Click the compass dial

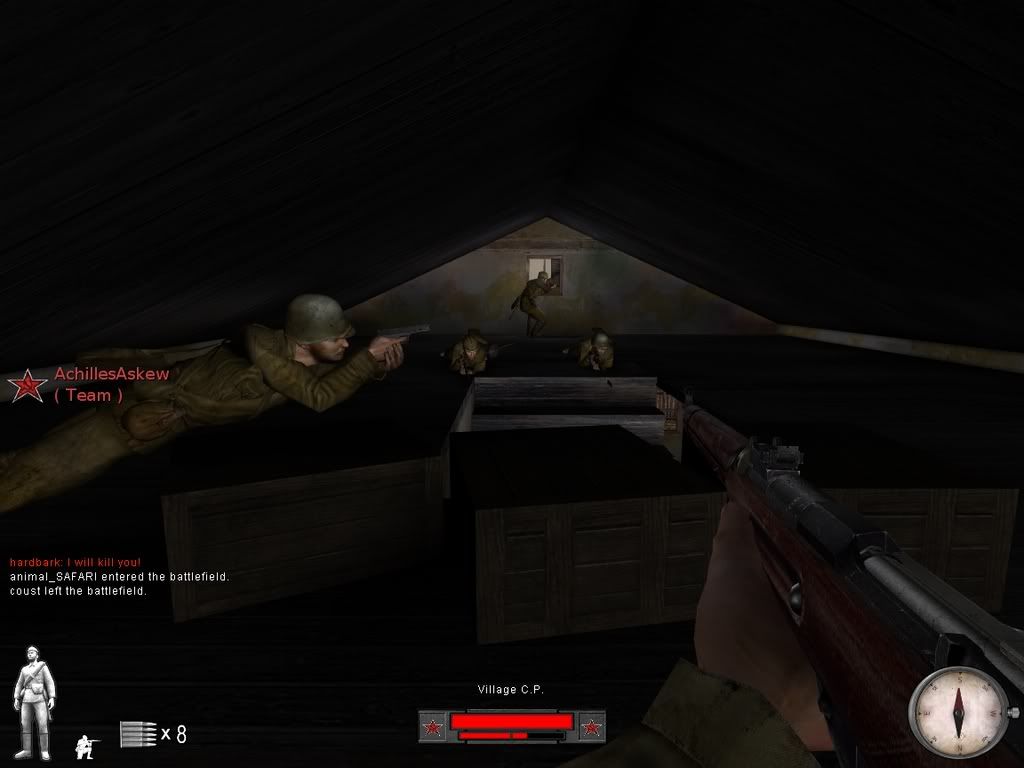958,711
